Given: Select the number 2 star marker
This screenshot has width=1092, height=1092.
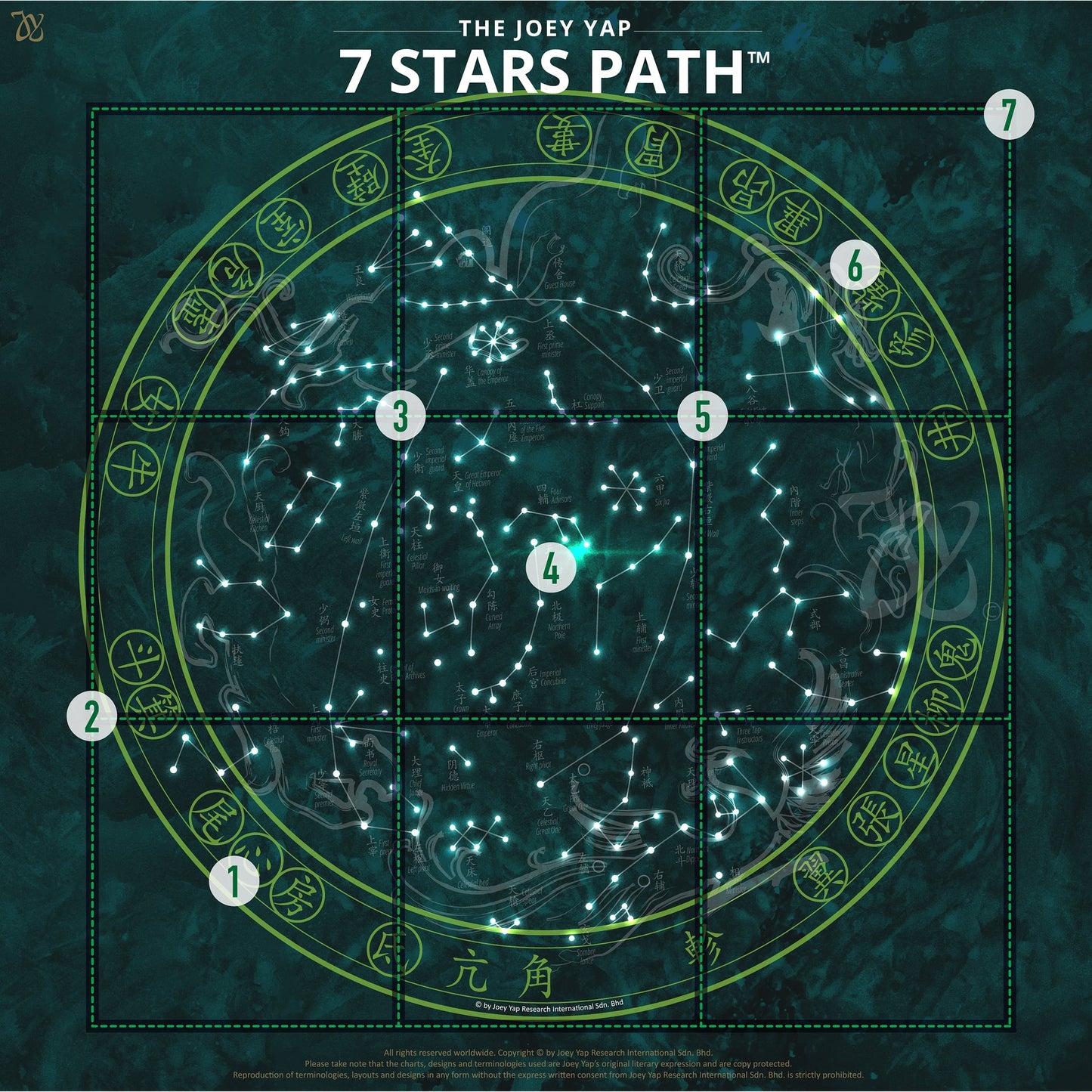Looking at the screenshot, I should pyautogui.click(x=91, y=716).
